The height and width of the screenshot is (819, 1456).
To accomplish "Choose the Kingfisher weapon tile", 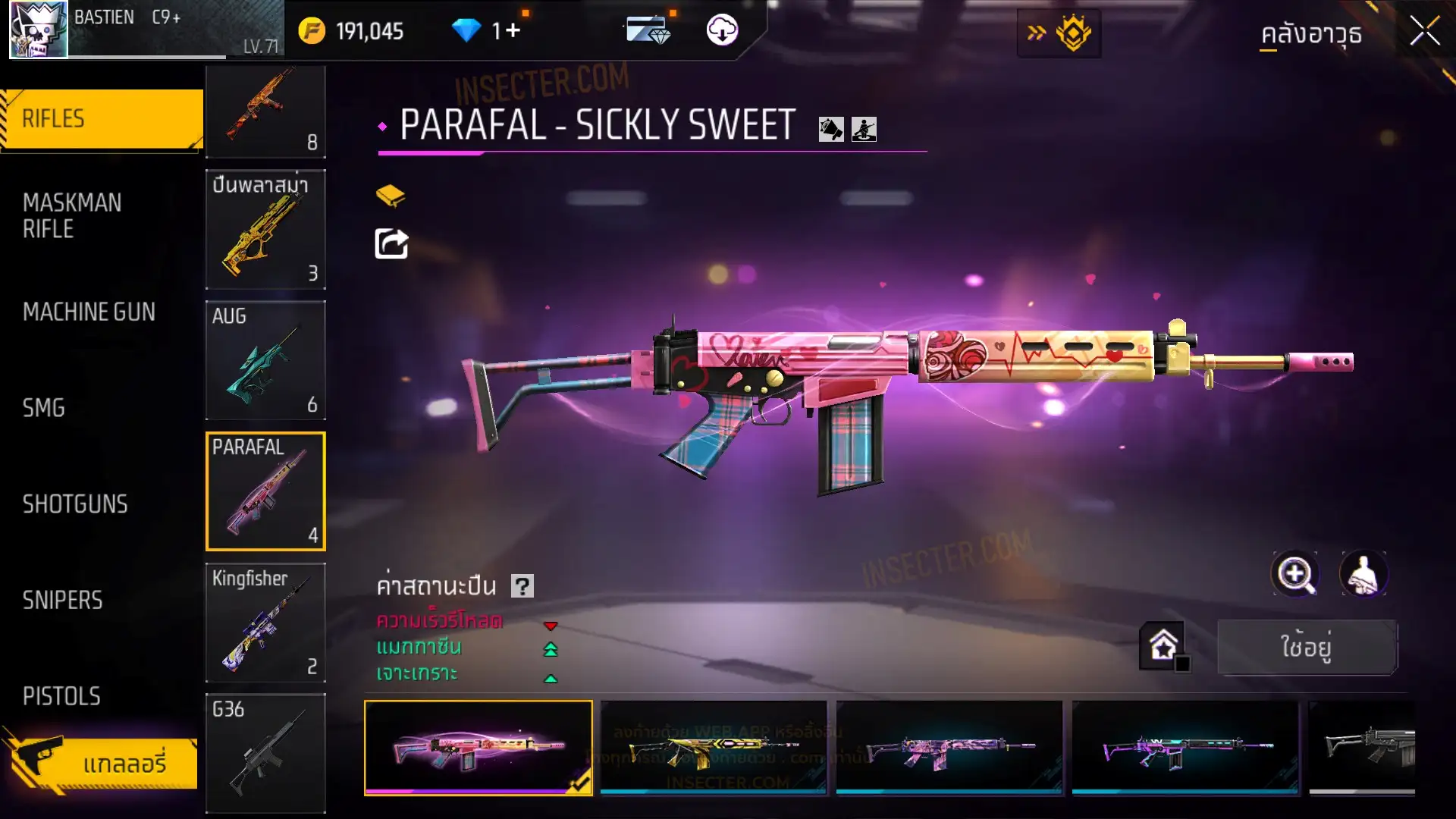I will point(265,623).
